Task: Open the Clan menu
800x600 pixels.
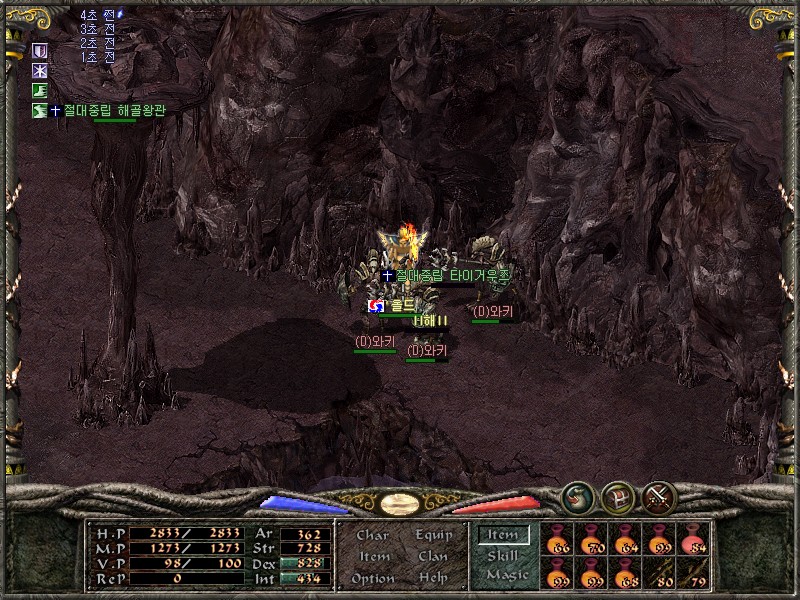Action: coord(434,556)
